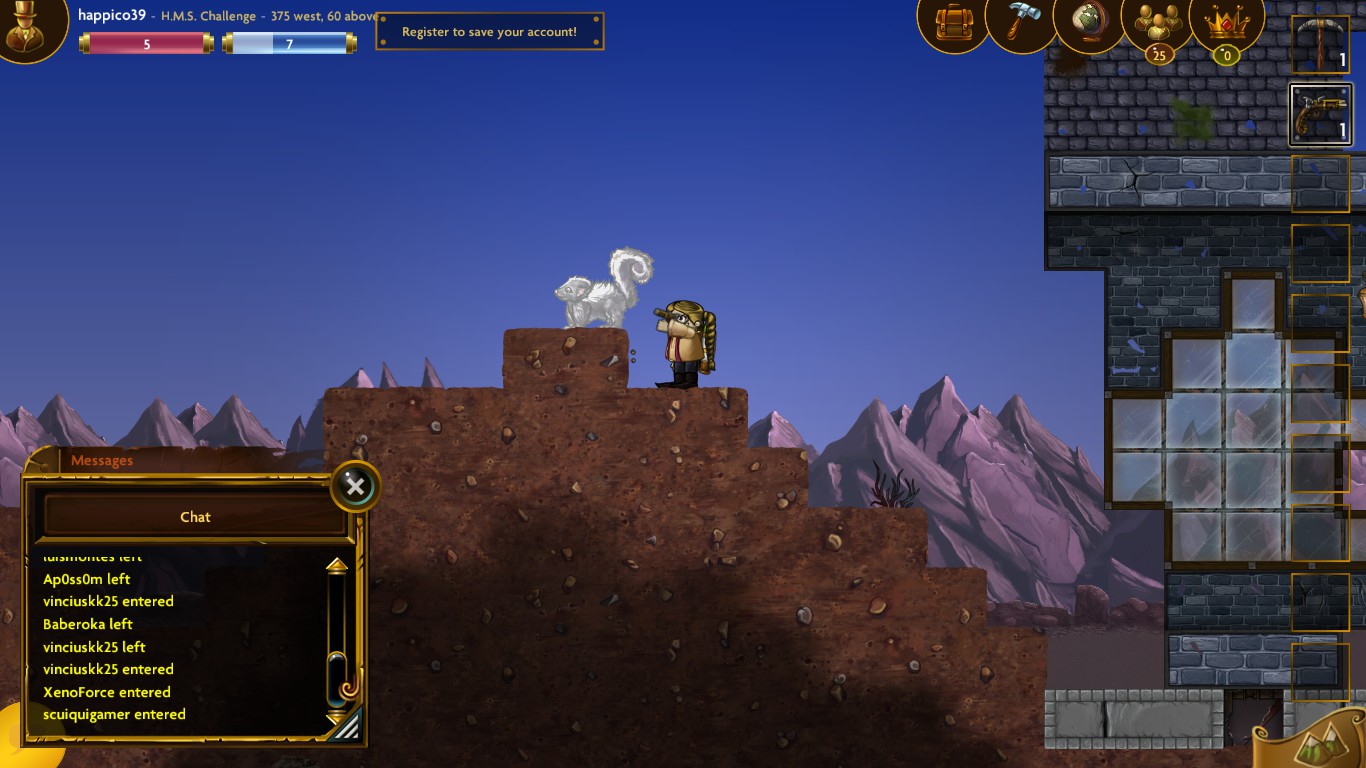Screen dimensions: 1366x768
Task: Click the blue energy bar
Action: pos(289,42)
